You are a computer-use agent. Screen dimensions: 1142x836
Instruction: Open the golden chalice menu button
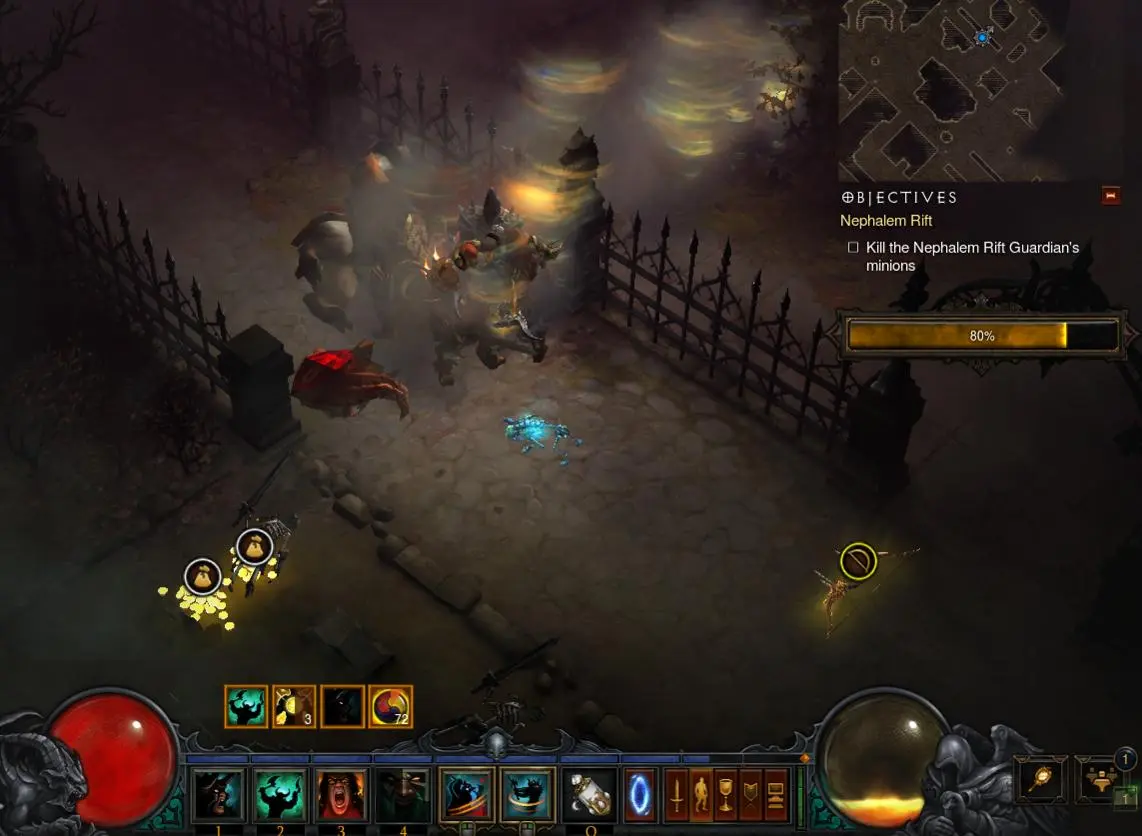(x=726, y=795)
